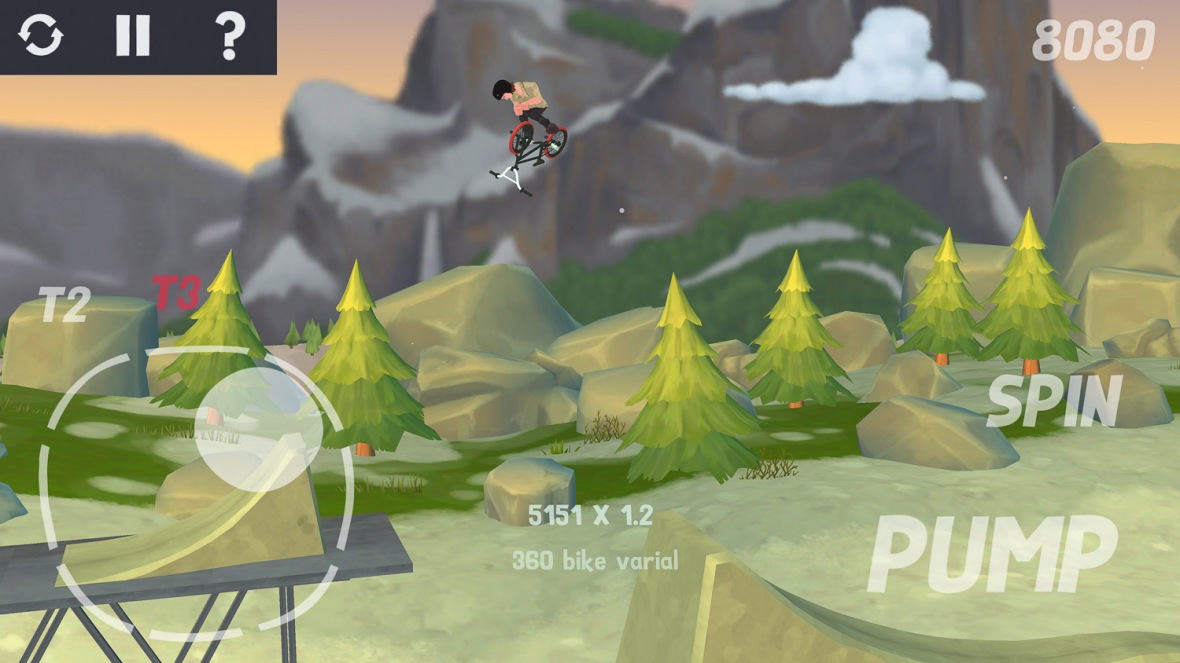Open help with the question mark icon
Viewport: 1180px width, 663px height.
tap(230, 36)
